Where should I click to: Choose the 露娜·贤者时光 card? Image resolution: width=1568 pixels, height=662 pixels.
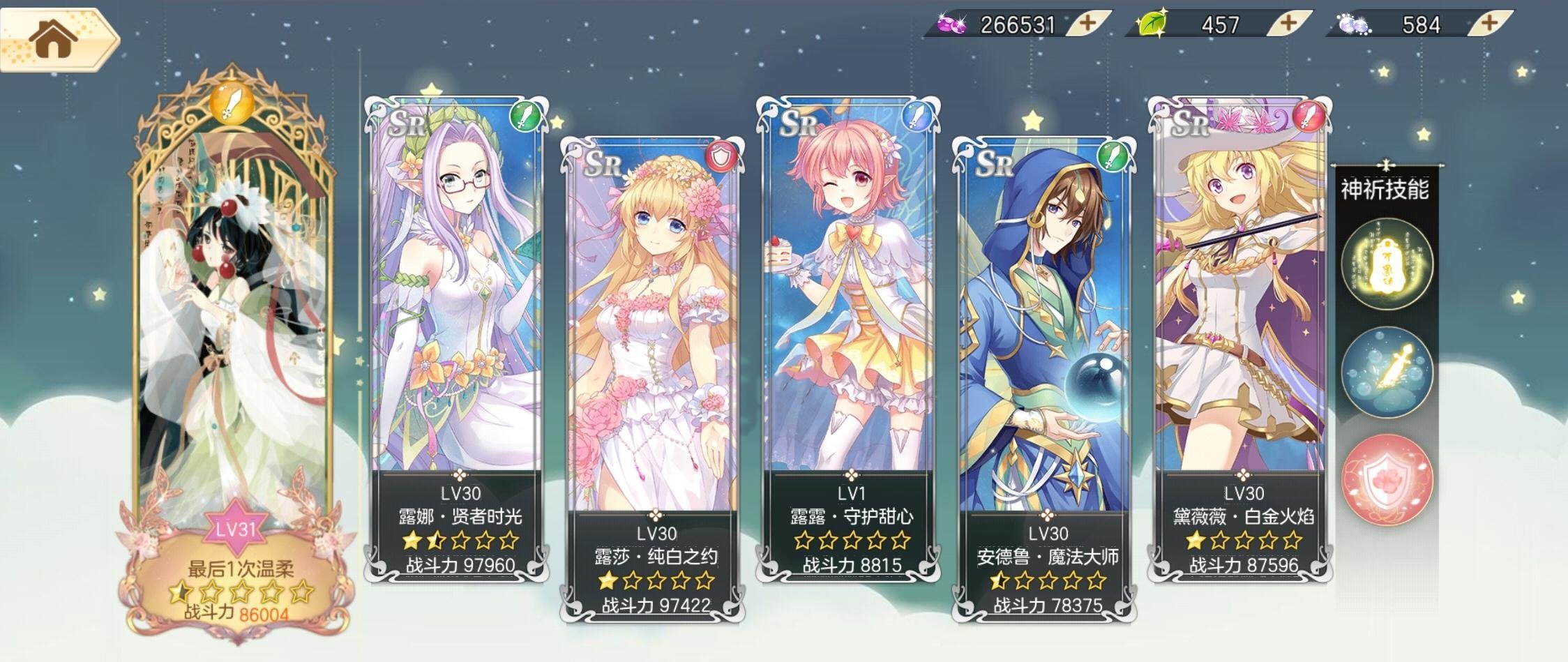click(x=457, y=335)
